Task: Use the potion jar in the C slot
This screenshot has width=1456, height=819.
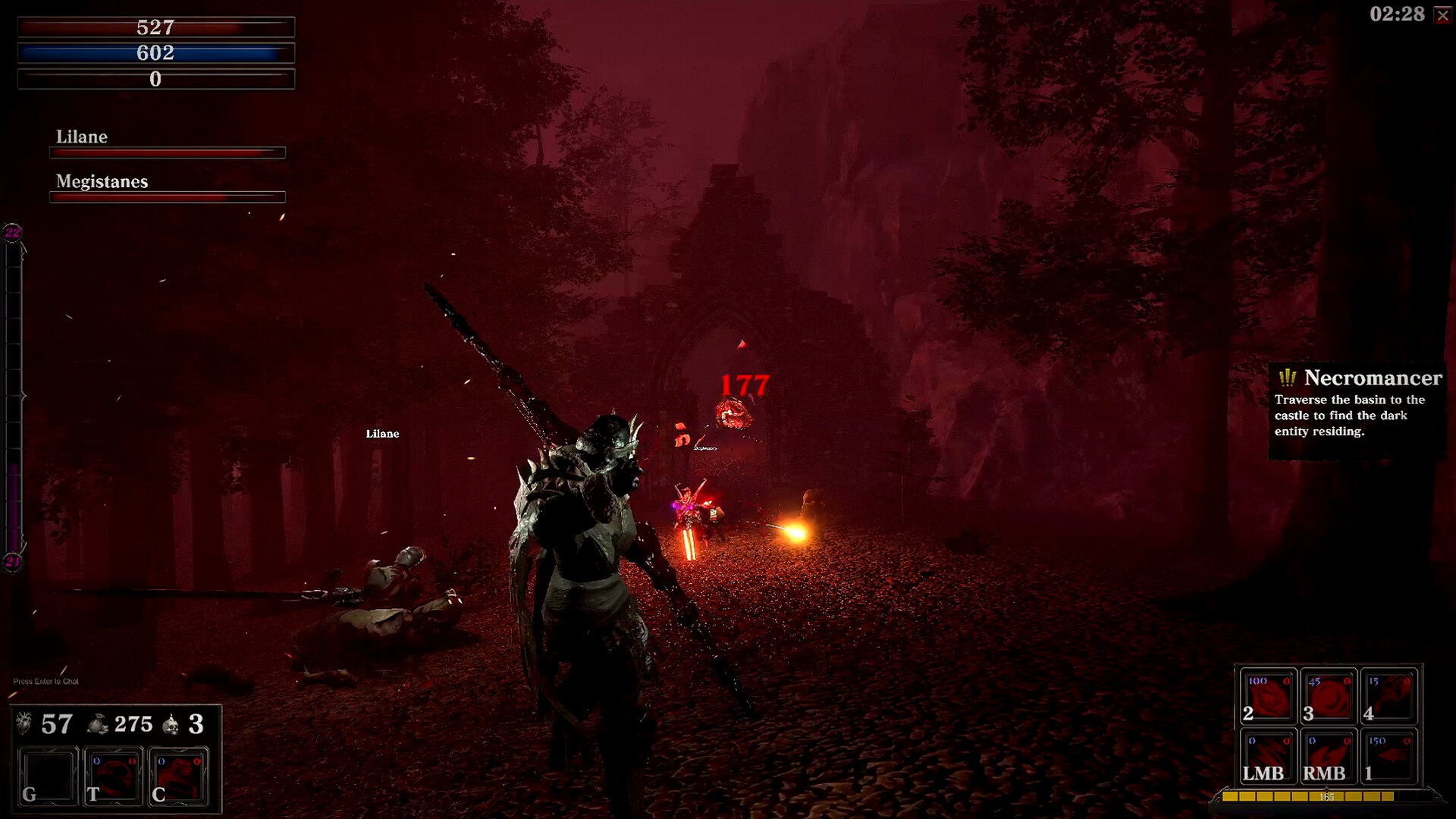Action: pyautogui.click(x=178, y=777)
